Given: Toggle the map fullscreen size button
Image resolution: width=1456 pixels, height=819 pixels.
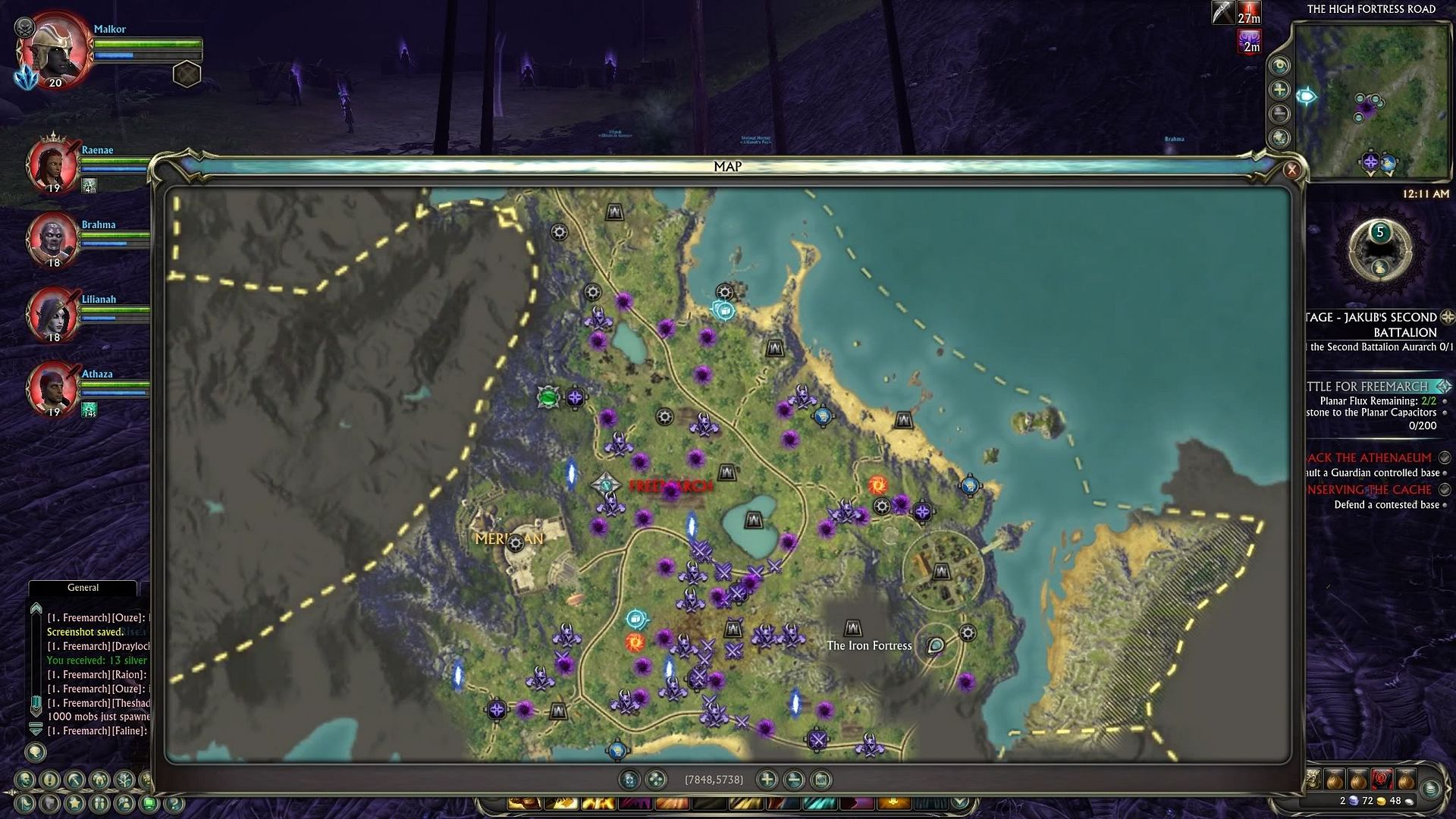Looking at the screenshot, I should coord(821,779).
